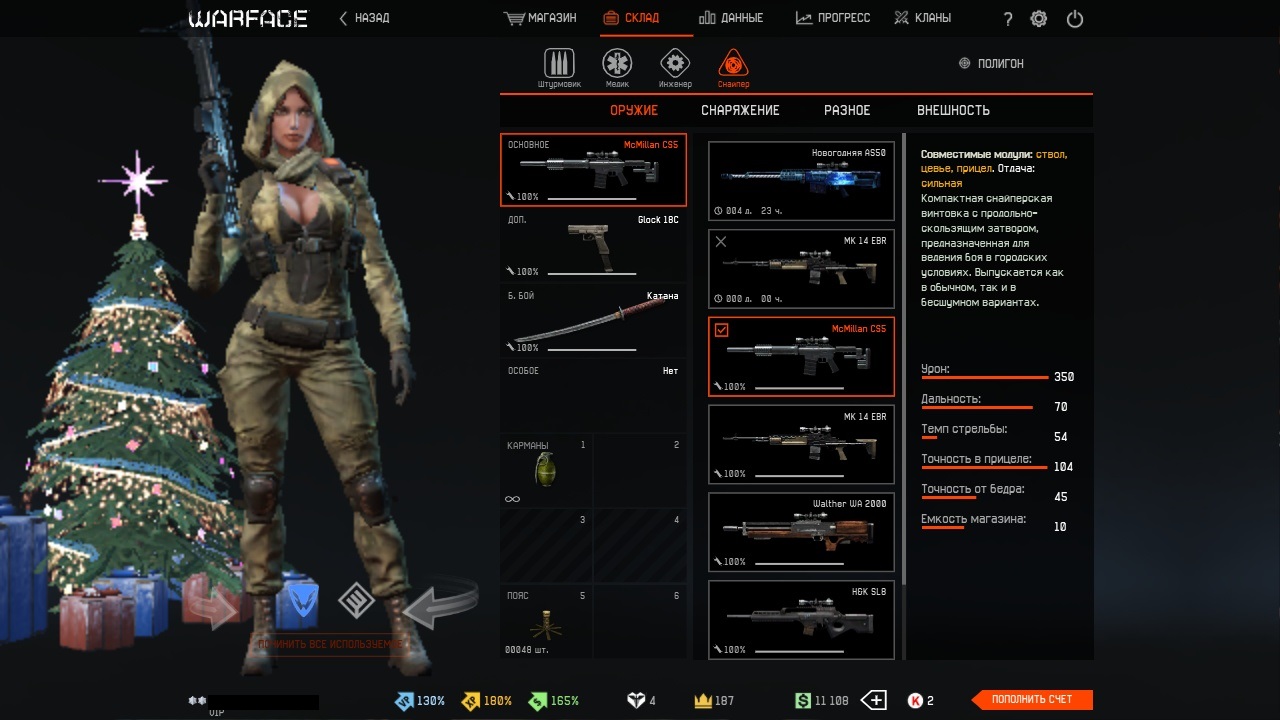
Task: Open the gear settings icon
Action: click(x=1039, y=19)
